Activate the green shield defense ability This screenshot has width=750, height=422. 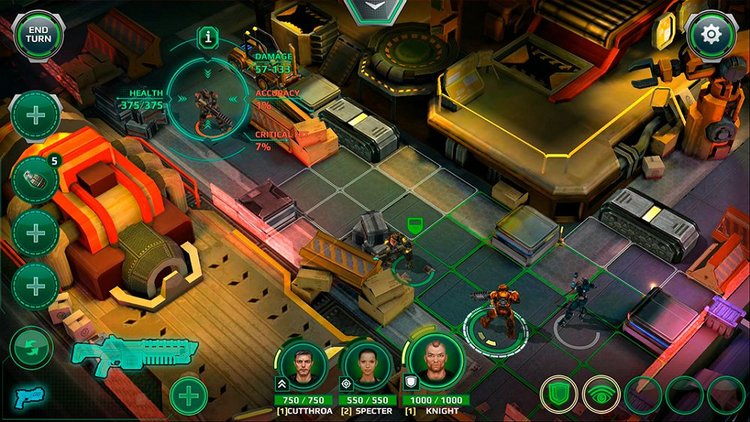[559, 394]
